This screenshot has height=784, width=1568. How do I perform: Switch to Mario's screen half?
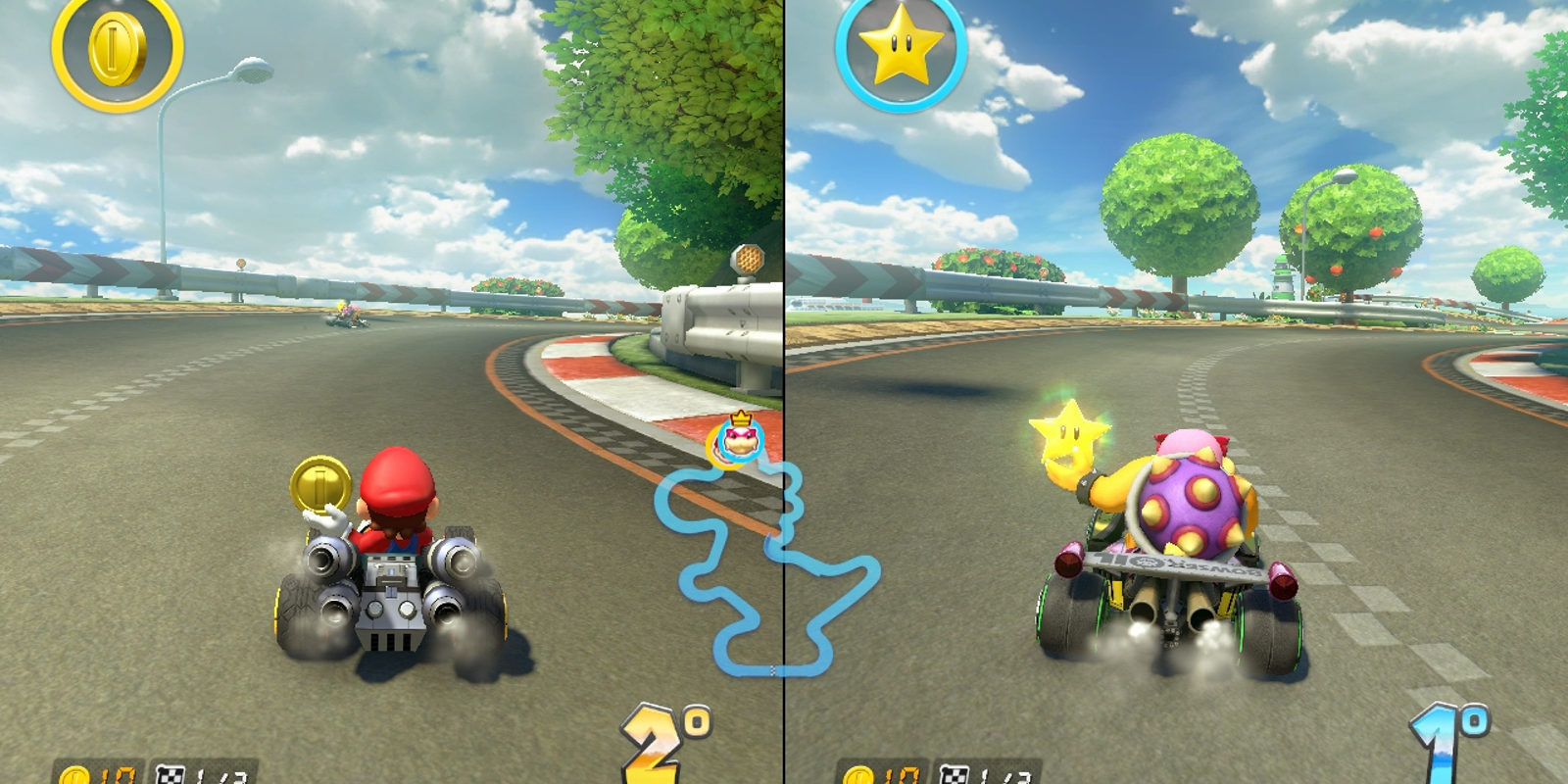pyautogui.click(x=392, y=392)
